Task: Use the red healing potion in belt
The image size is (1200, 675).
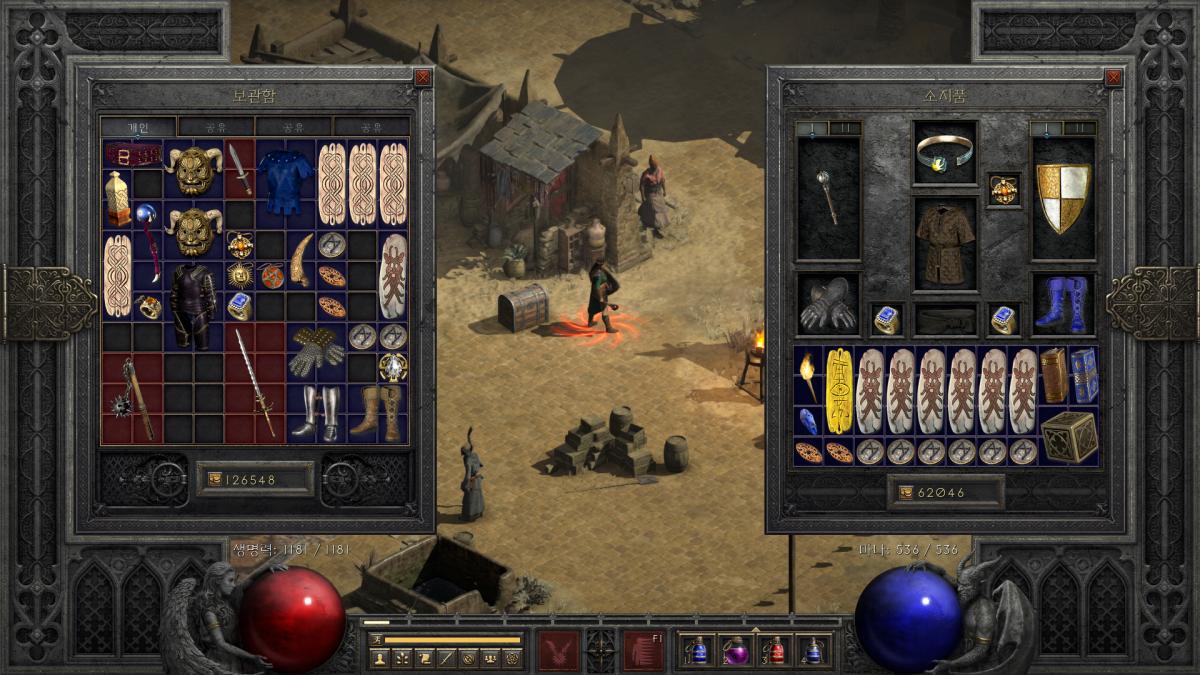Action: click(x=775, y=651)
